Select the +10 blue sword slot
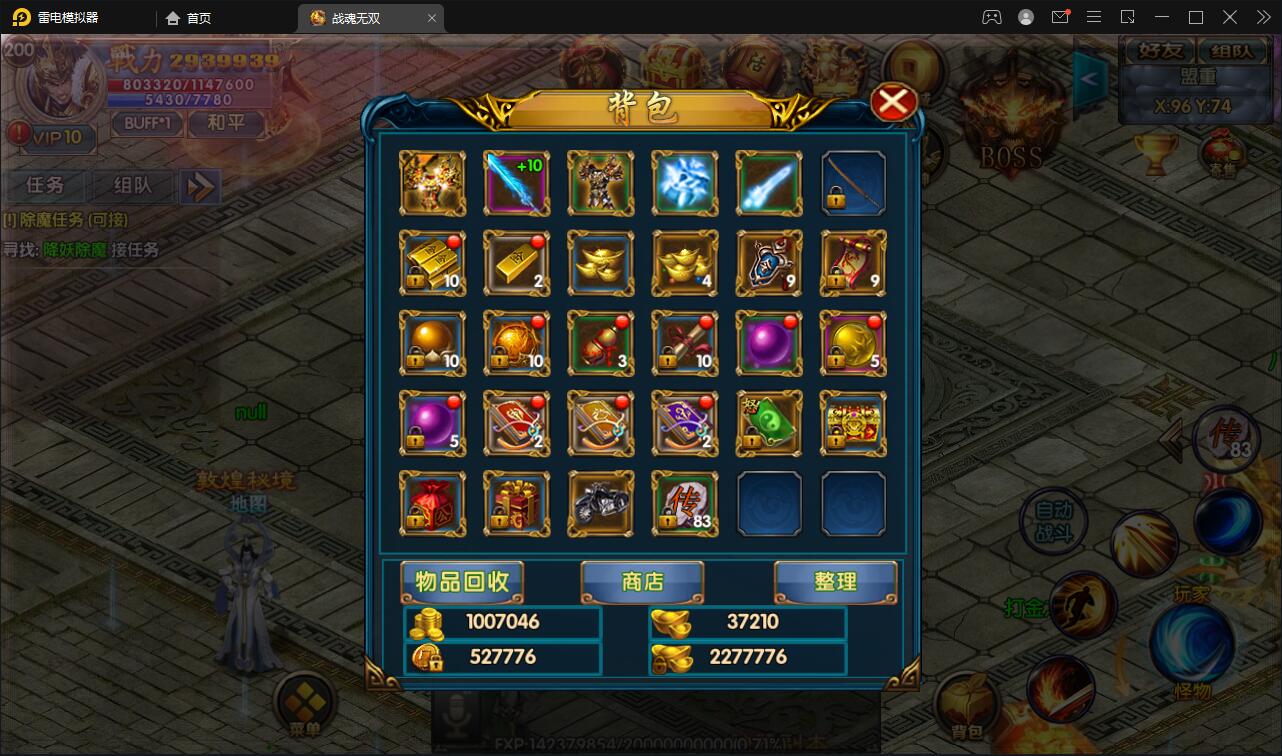1282x756 pixels. click(516, 183)
